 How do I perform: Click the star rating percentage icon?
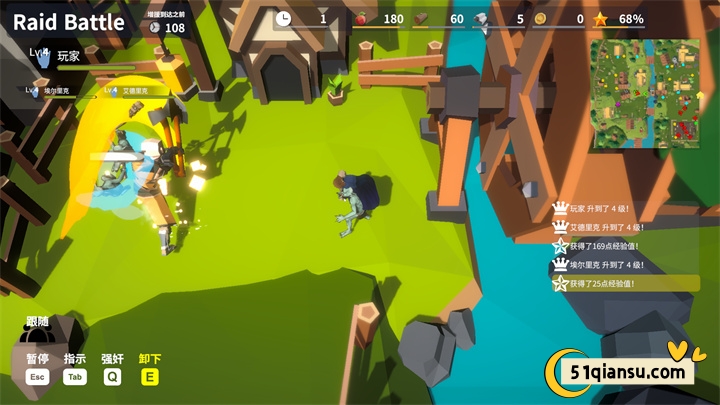pyautogui.click(x=600, y=18)
